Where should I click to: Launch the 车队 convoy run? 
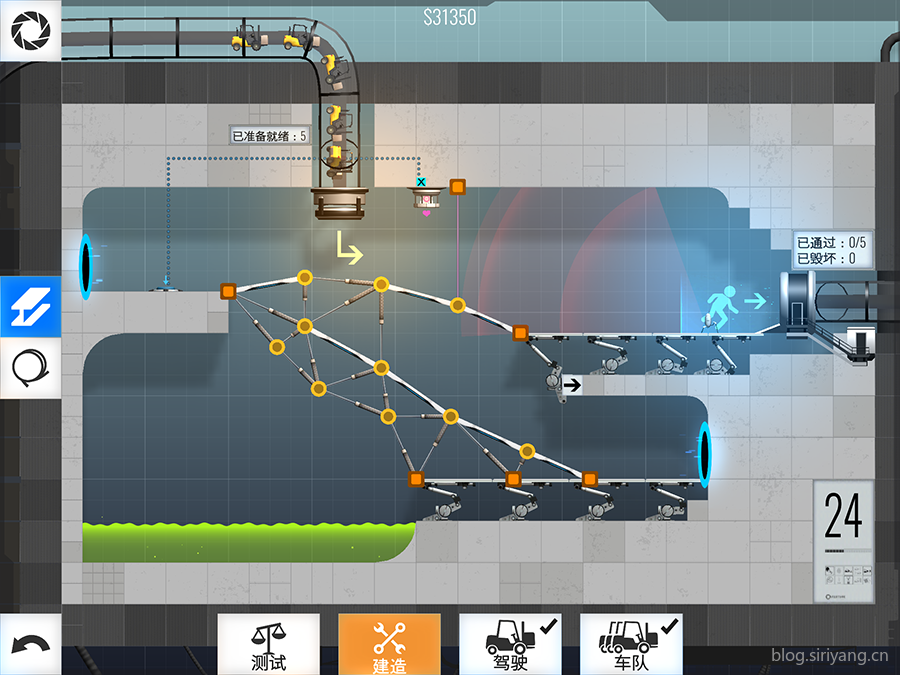(631, 644)
